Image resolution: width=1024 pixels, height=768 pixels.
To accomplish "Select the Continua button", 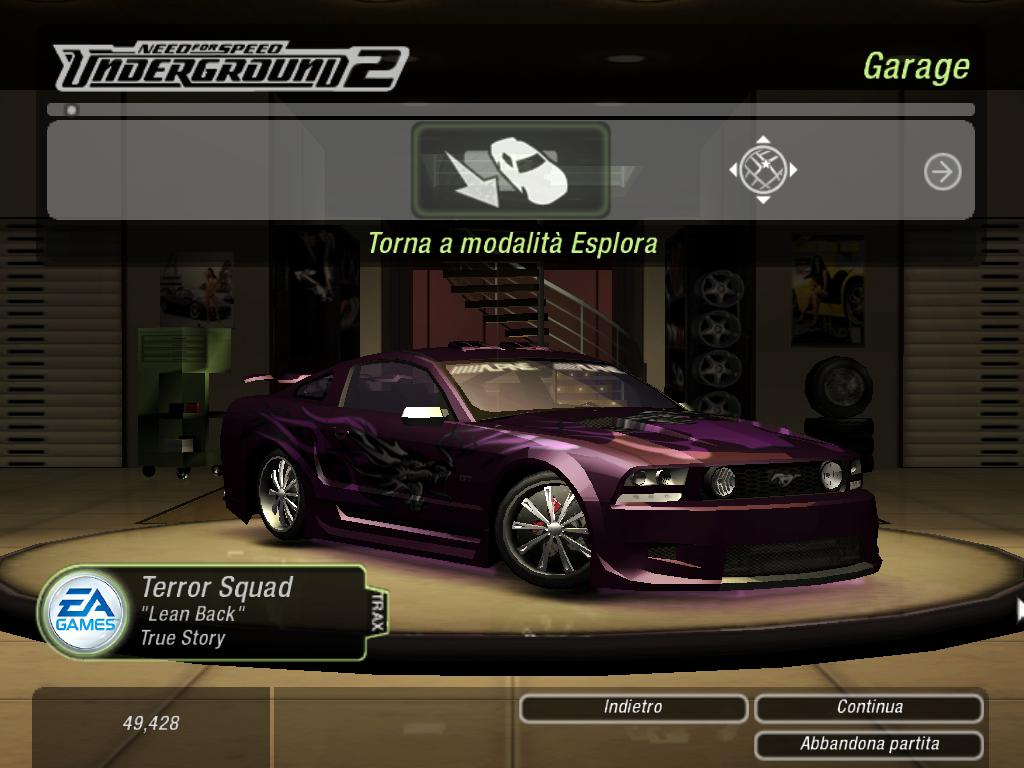I will (869, 708).
